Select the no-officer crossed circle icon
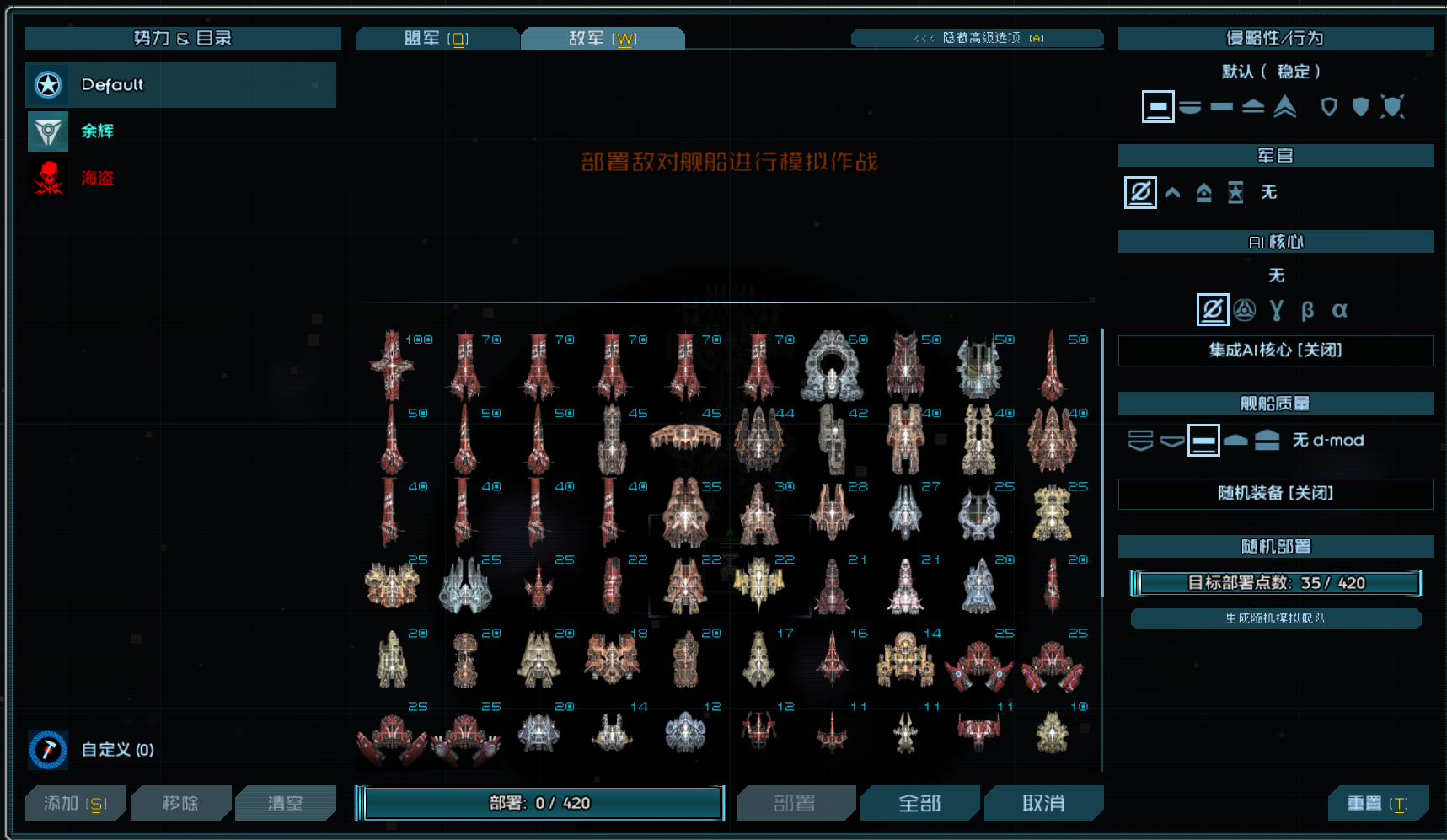Image resolution: width=1447 pixels, height=840 pixels. click(1139, 192)
